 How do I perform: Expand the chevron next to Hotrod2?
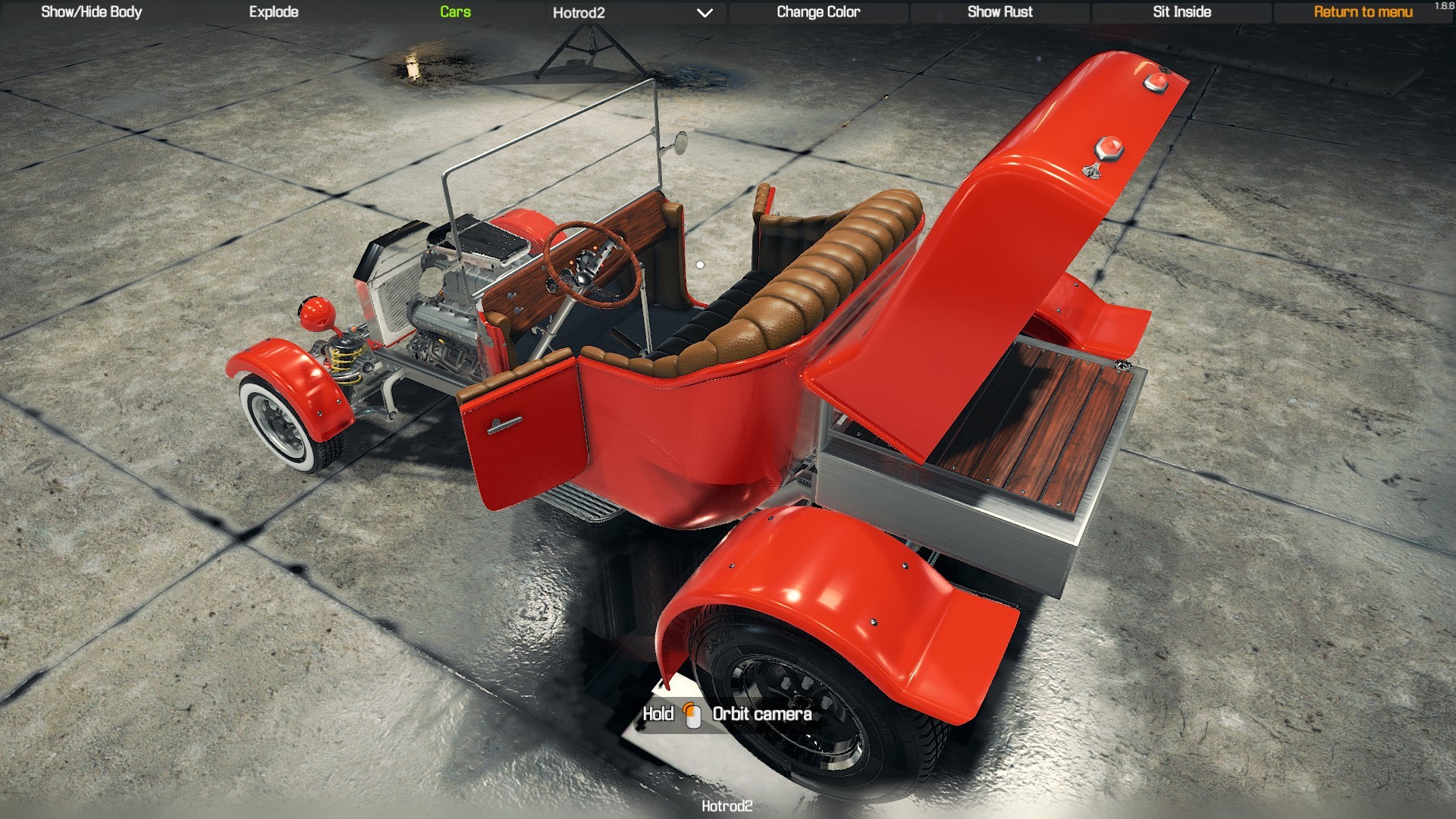click(x=705, y=14)
